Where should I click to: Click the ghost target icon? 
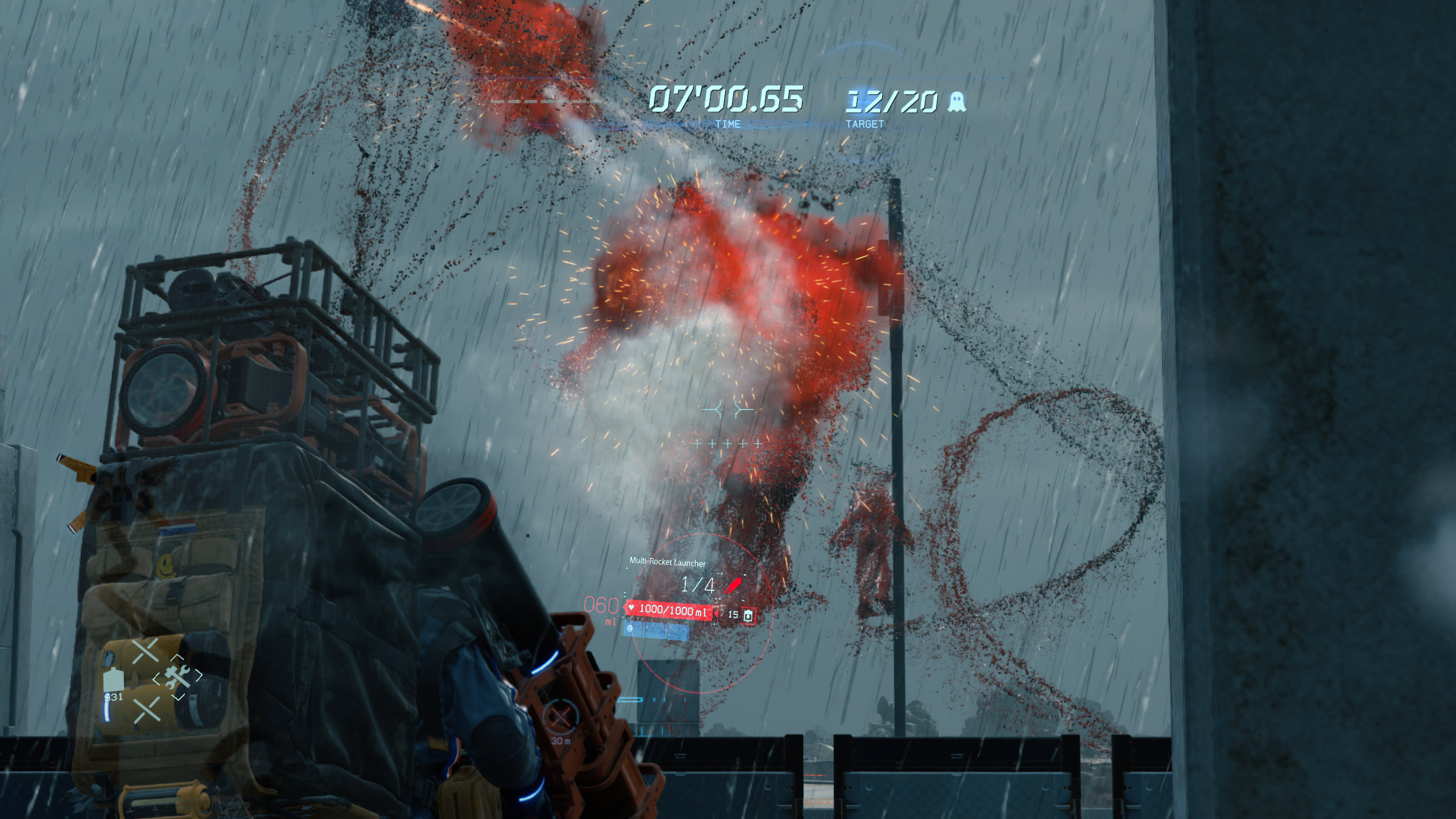click(x=957, y=102)
